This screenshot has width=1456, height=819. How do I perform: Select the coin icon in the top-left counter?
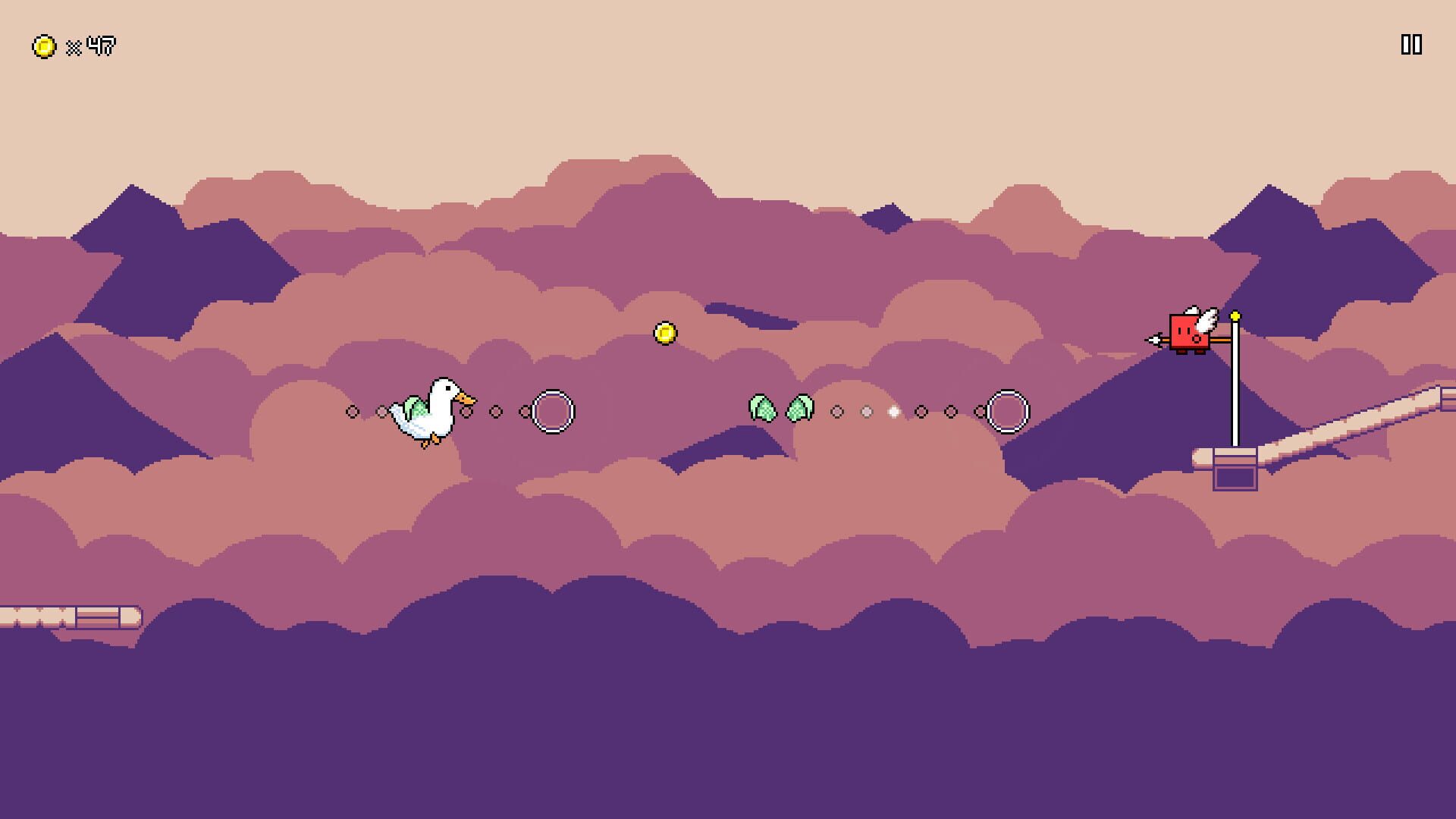tap(43, 45)
